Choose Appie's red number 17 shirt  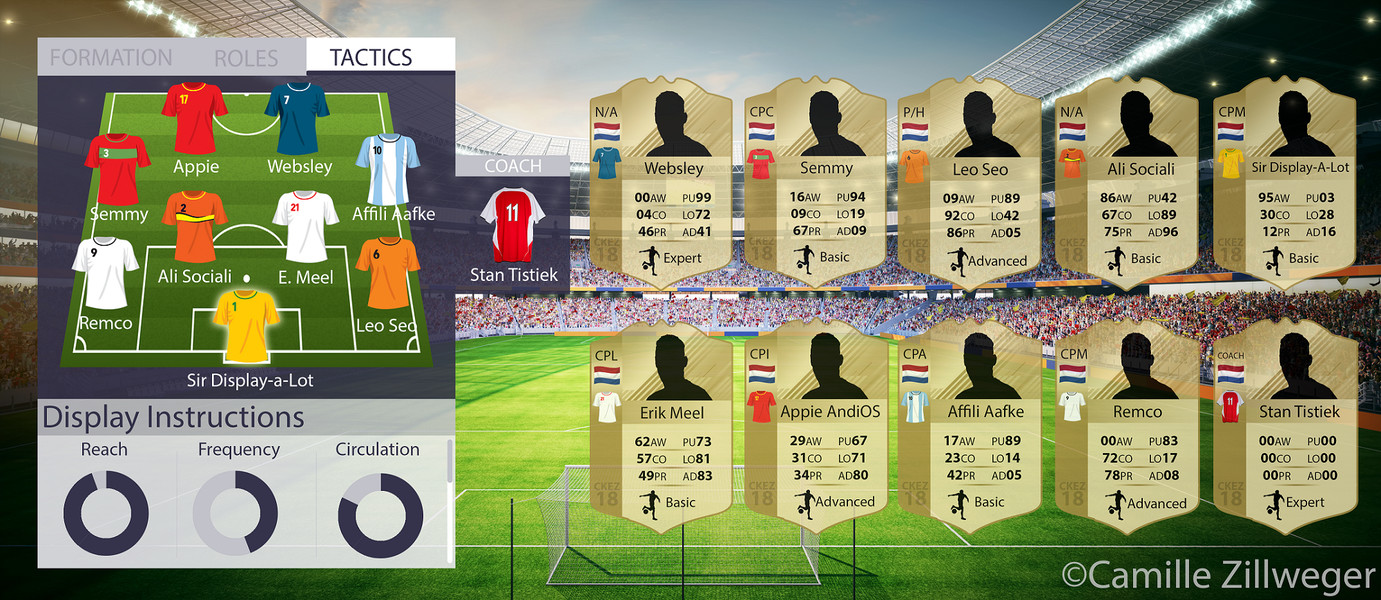pyautogui.click(x=194, y=117)
